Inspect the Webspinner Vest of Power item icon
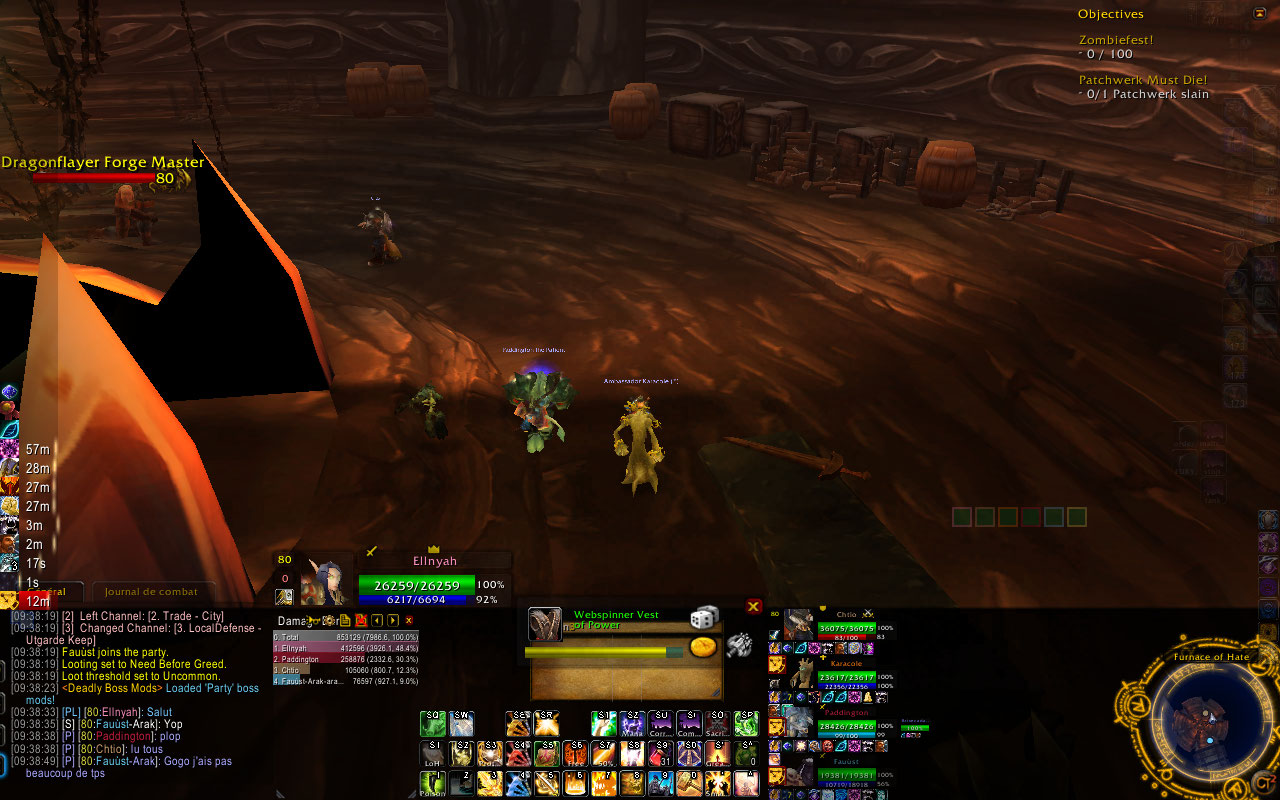This screenshot has width=1280, height=800. tap(544, 624)
